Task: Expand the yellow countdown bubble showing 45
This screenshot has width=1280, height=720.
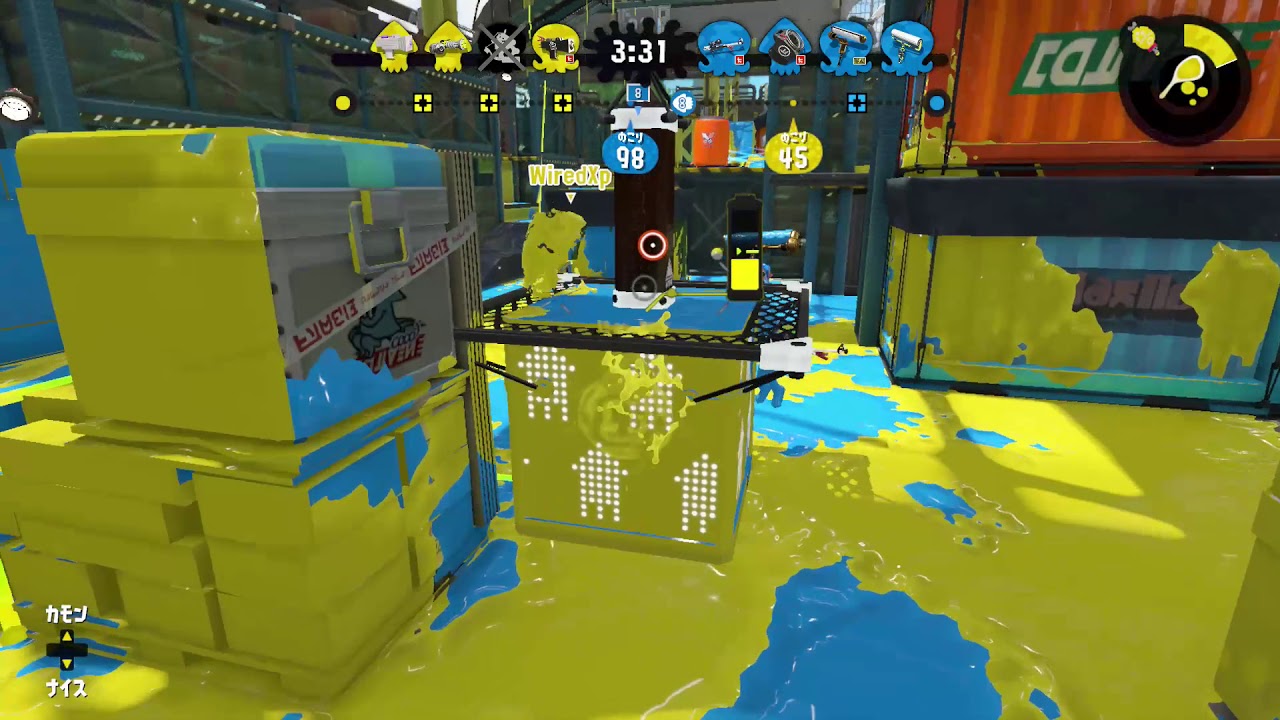Action: [793, 150]
